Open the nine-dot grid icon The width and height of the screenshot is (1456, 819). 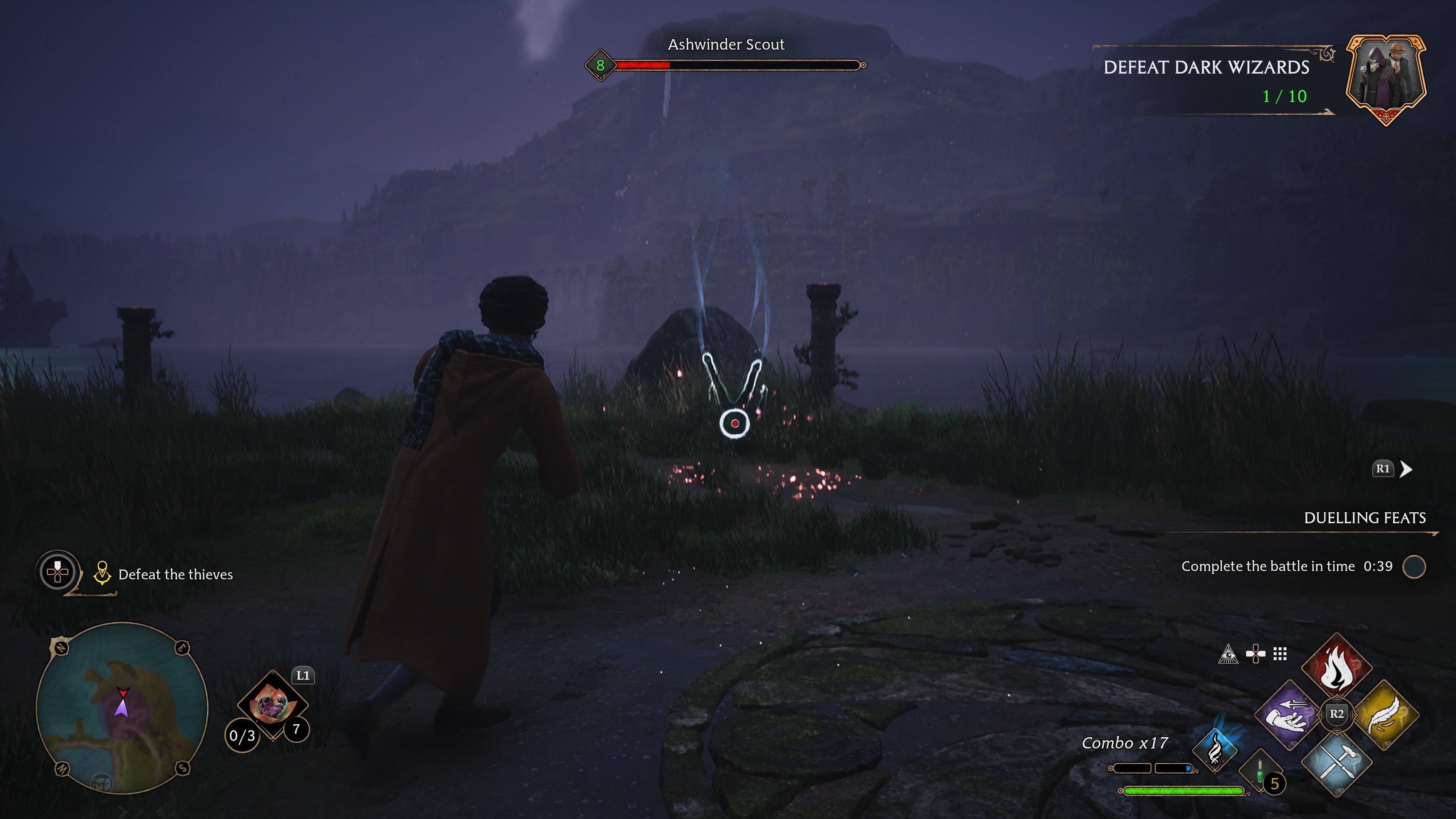tap(1280, 654)
